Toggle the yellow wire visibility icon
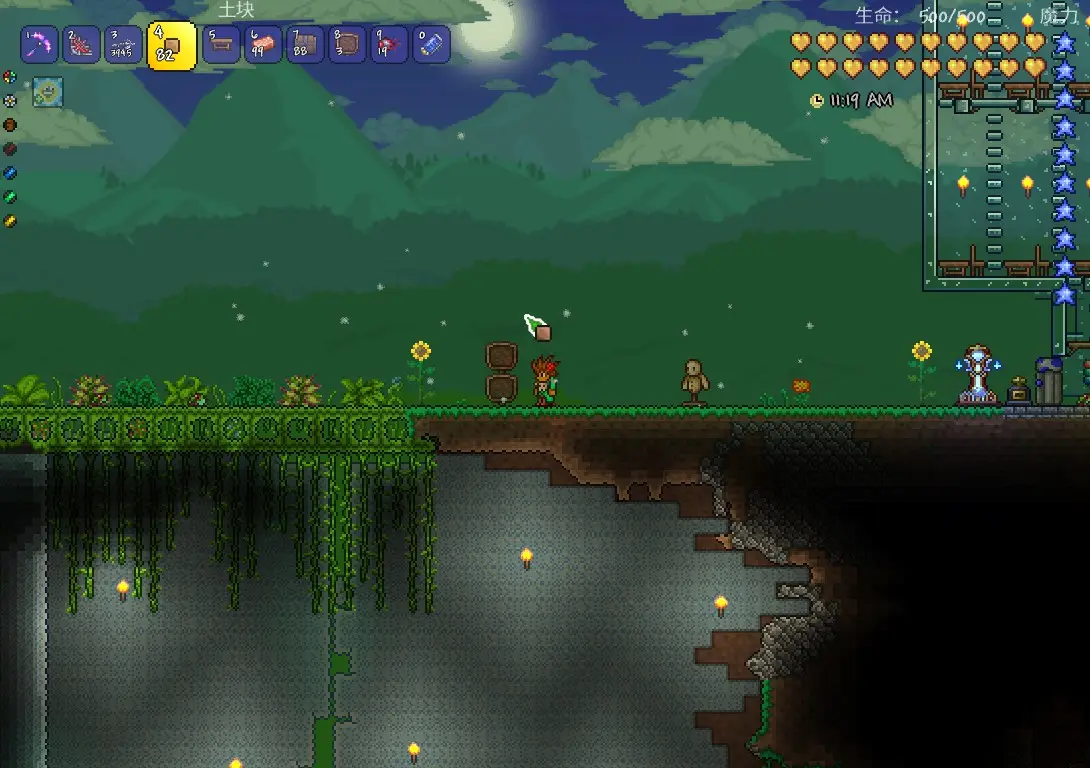The width and height of the screenshot is (1090, 768). tap(10, 221)
